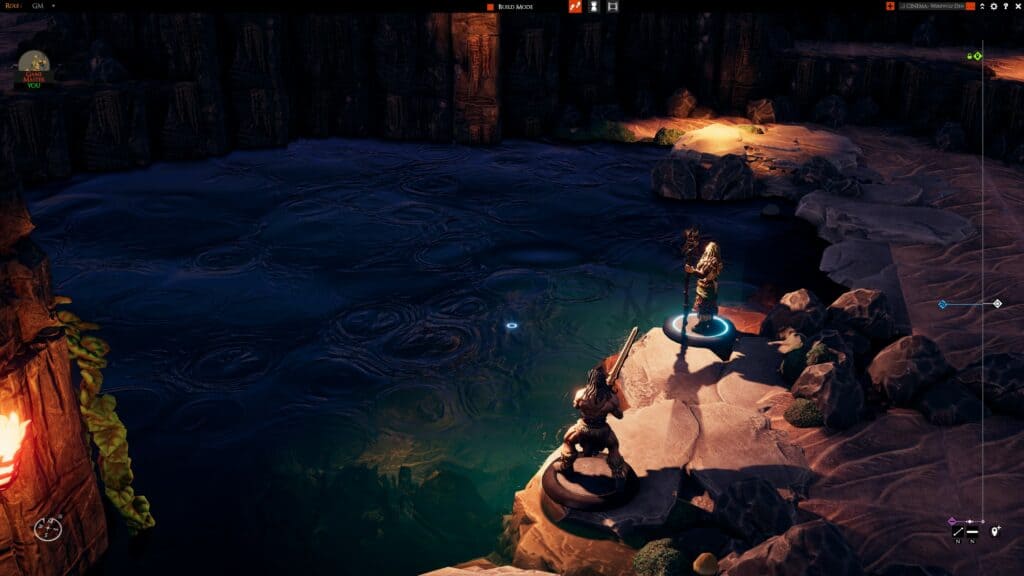Add a map pin with the pin-plus icon

(995, 532)
